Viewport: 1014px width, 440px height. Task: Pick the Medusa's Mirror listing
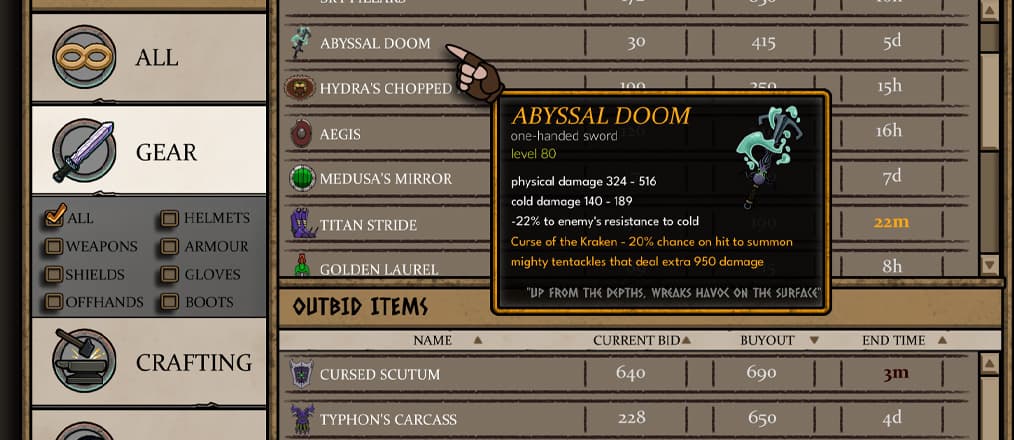[385, 179]
